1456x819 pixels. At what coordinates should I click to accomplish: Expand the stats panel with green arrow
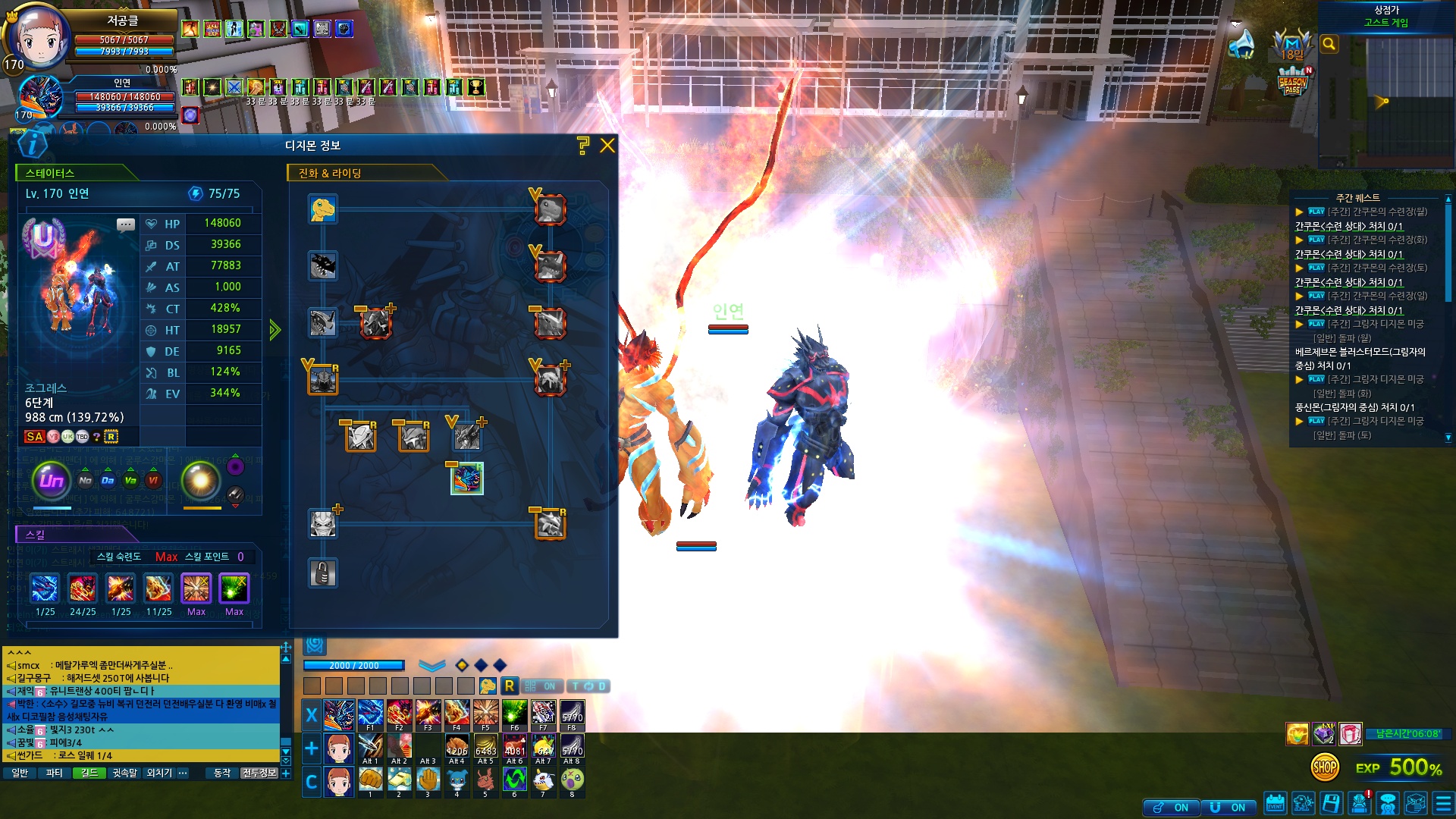click(x=275, y=329)
